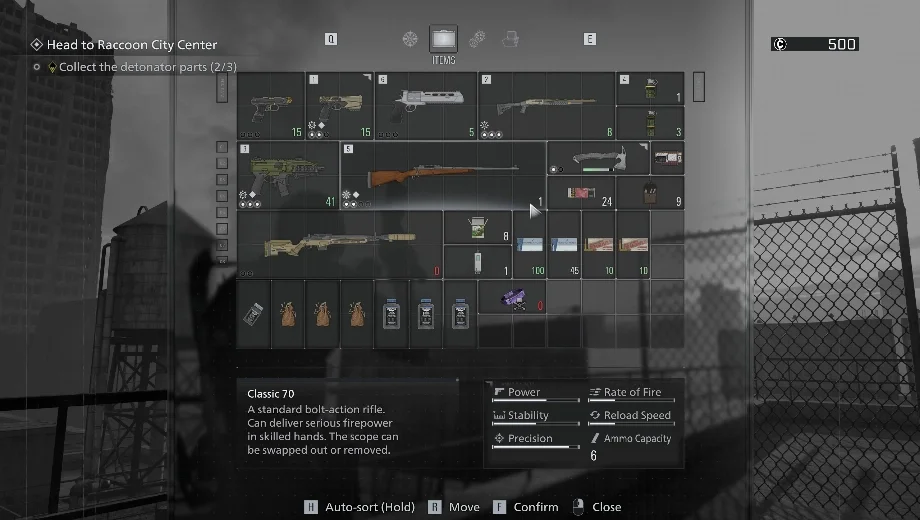Select the purple skull item

pos(511,296)
